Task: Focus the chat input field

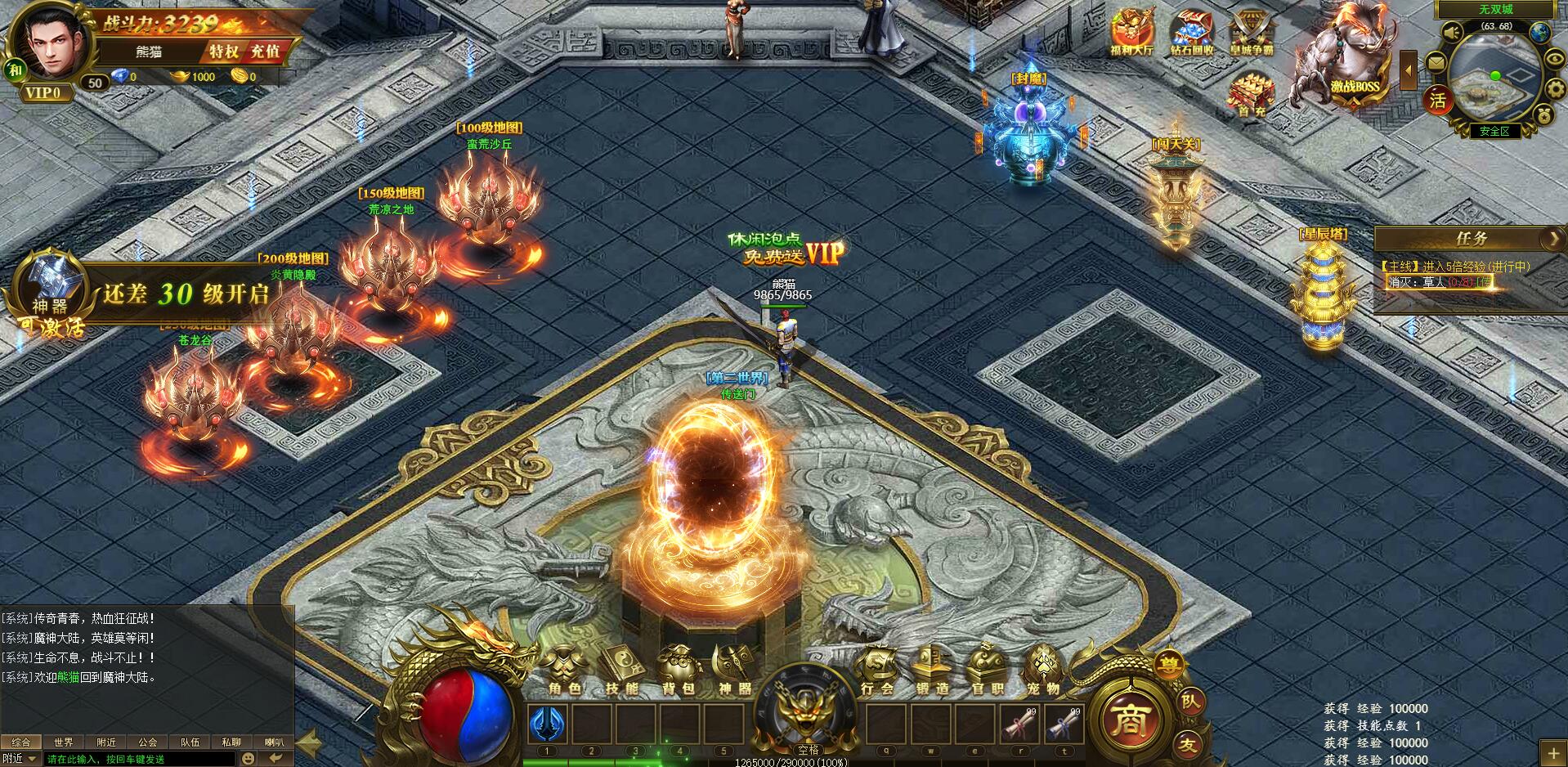Action: point(139,759)
